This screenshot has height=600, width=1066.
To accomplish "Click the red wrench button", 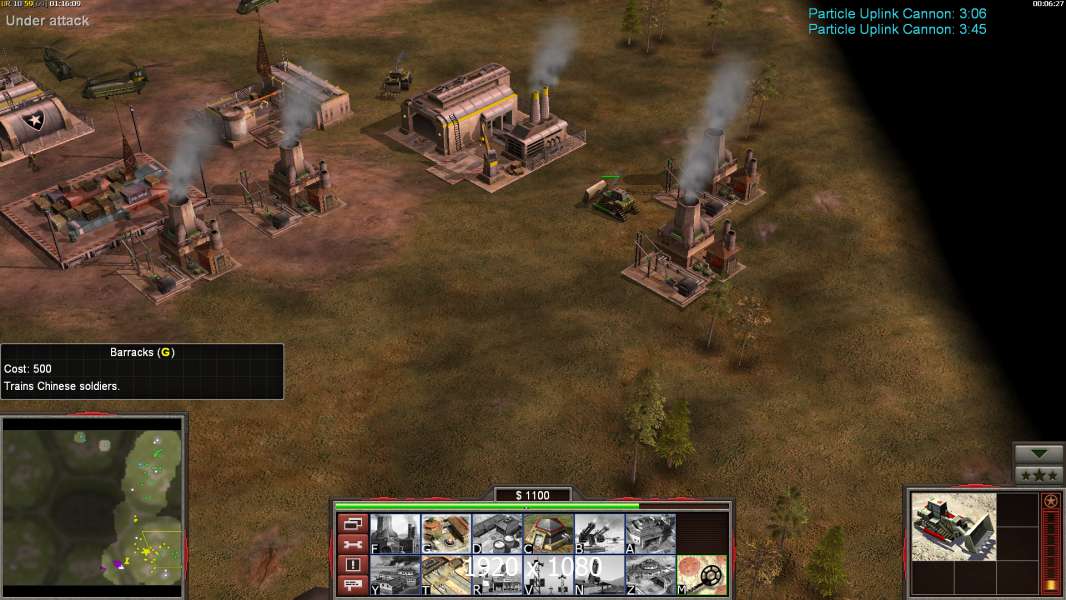I will pos(352,544).
